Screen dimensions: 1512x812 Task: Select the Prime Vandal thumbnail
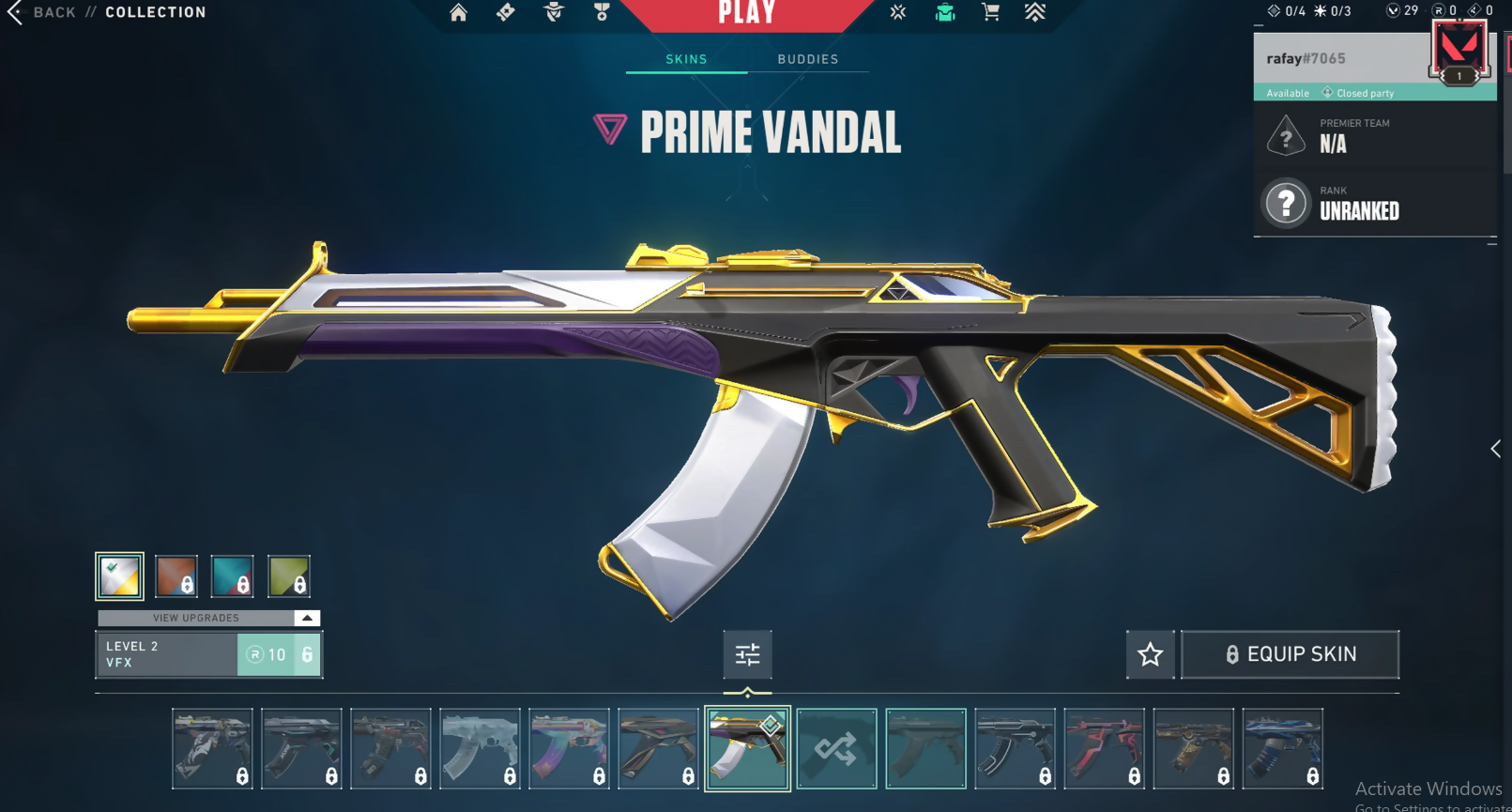pyautogui.click(x=747, y=748)
